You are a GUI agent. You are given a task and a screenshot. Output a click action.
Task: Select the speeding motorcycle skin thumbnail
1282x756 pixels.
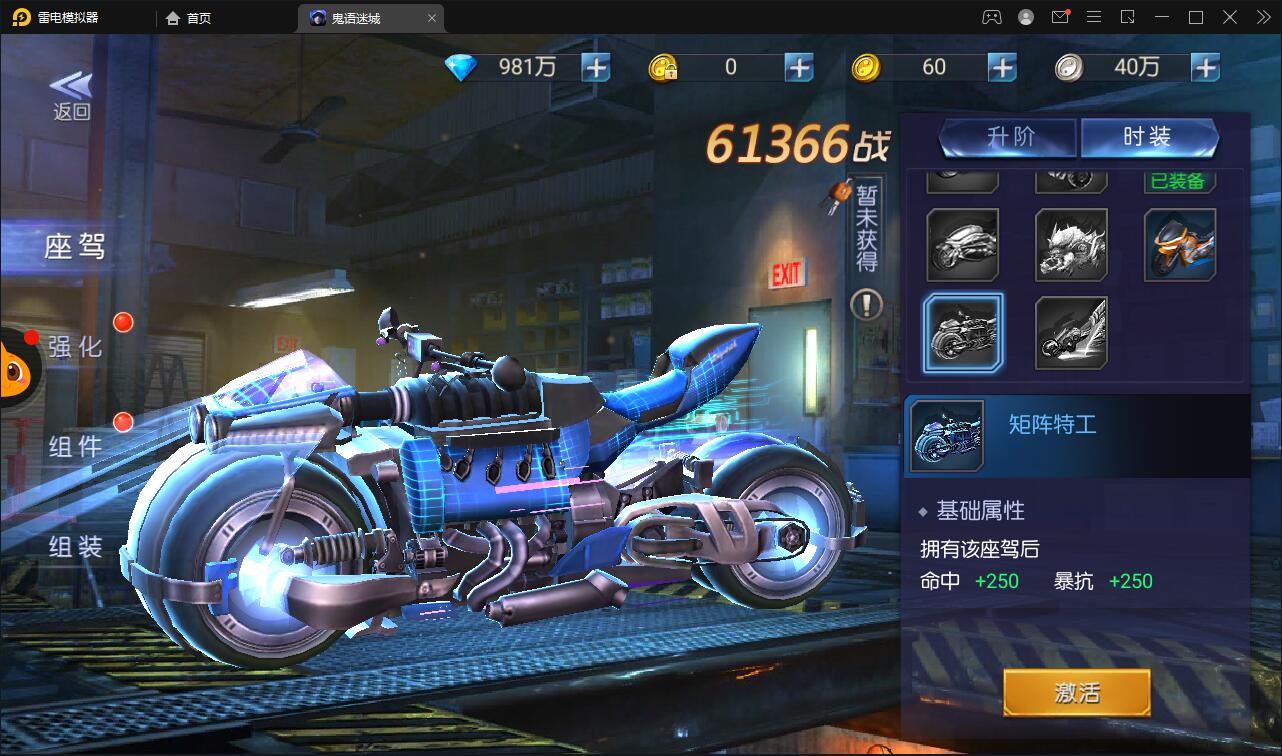[x=1071, y=333]
